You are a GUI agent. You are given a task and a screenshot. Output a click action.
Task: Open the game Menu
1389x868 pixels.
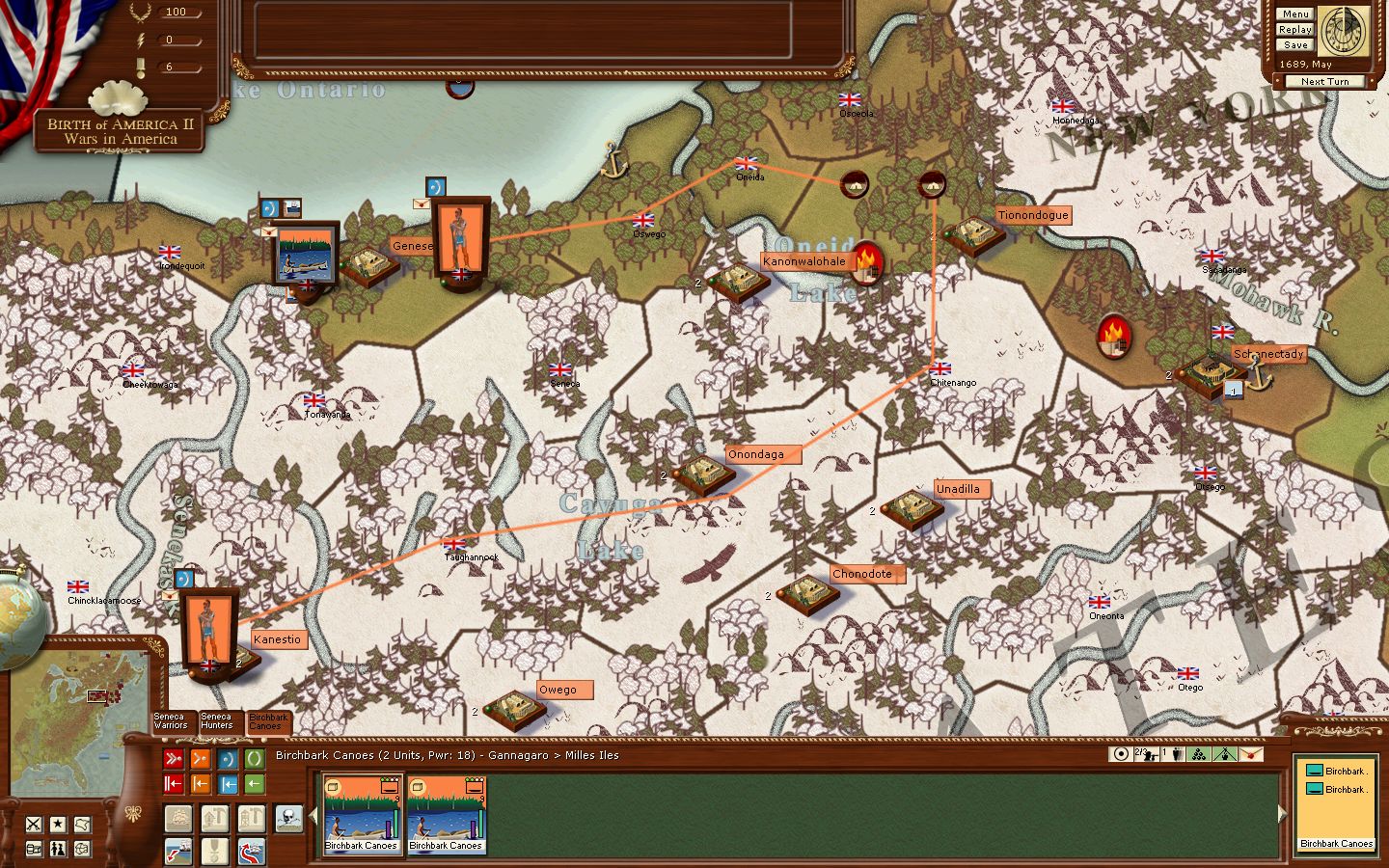(1295, 14)
